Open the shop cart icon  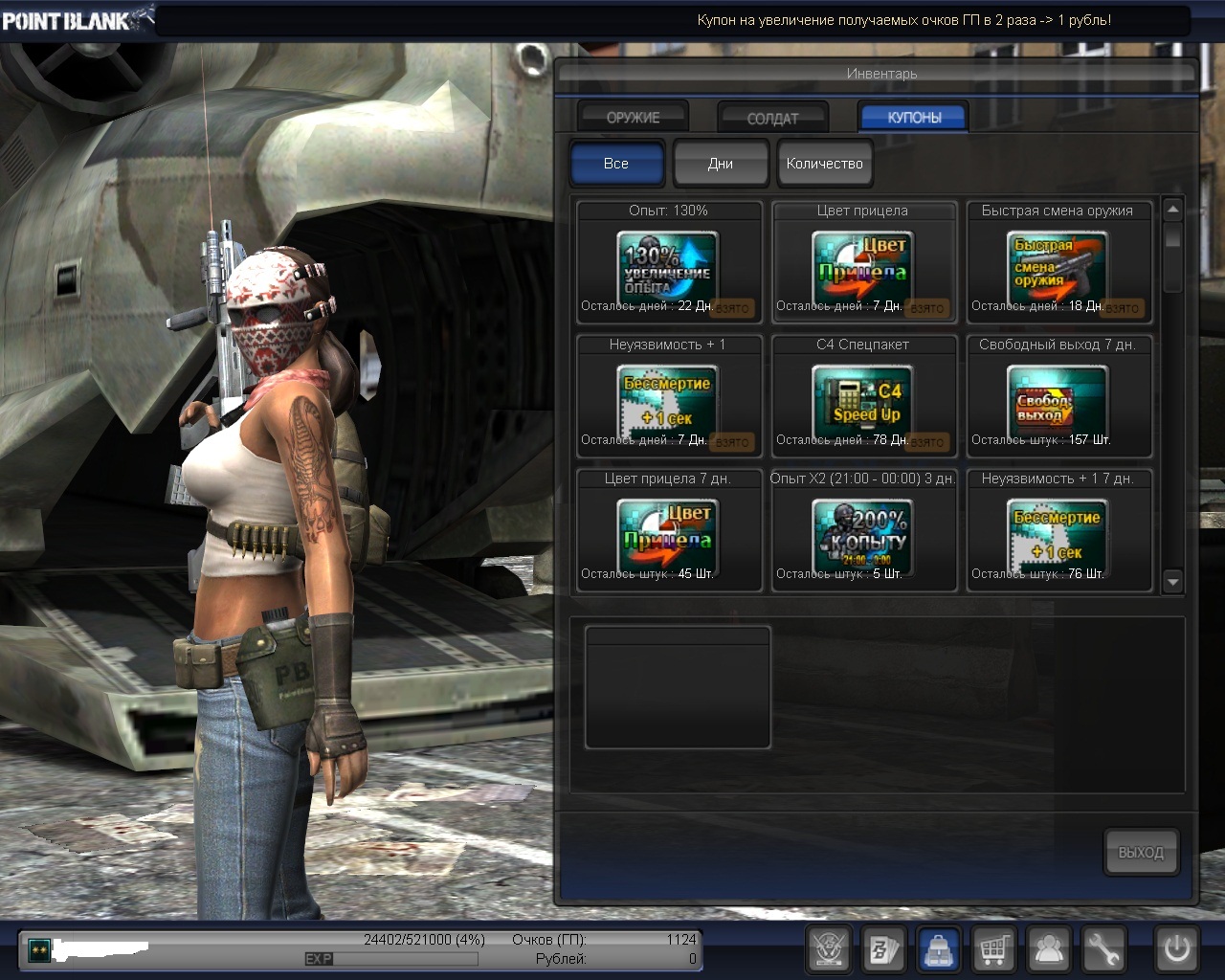click(994, 949)
